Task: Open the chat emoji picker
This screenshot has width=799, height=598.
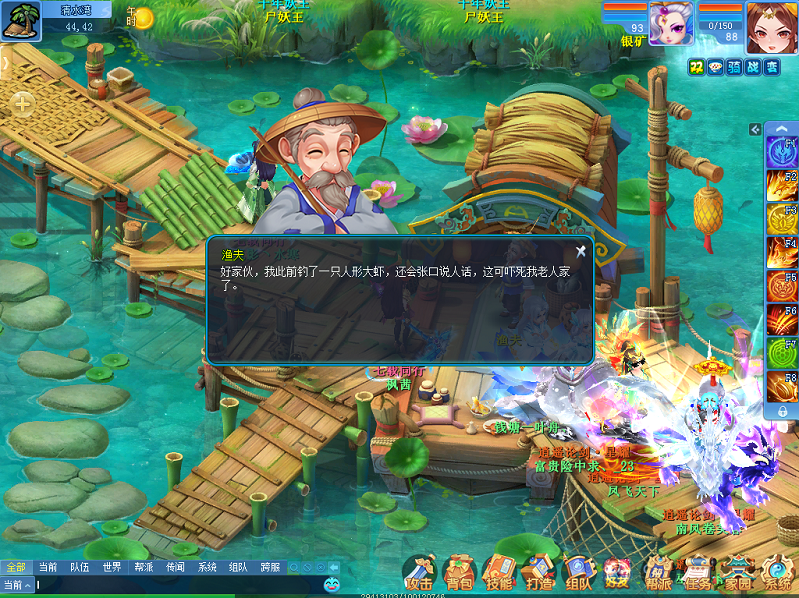Action: point(331,584)
